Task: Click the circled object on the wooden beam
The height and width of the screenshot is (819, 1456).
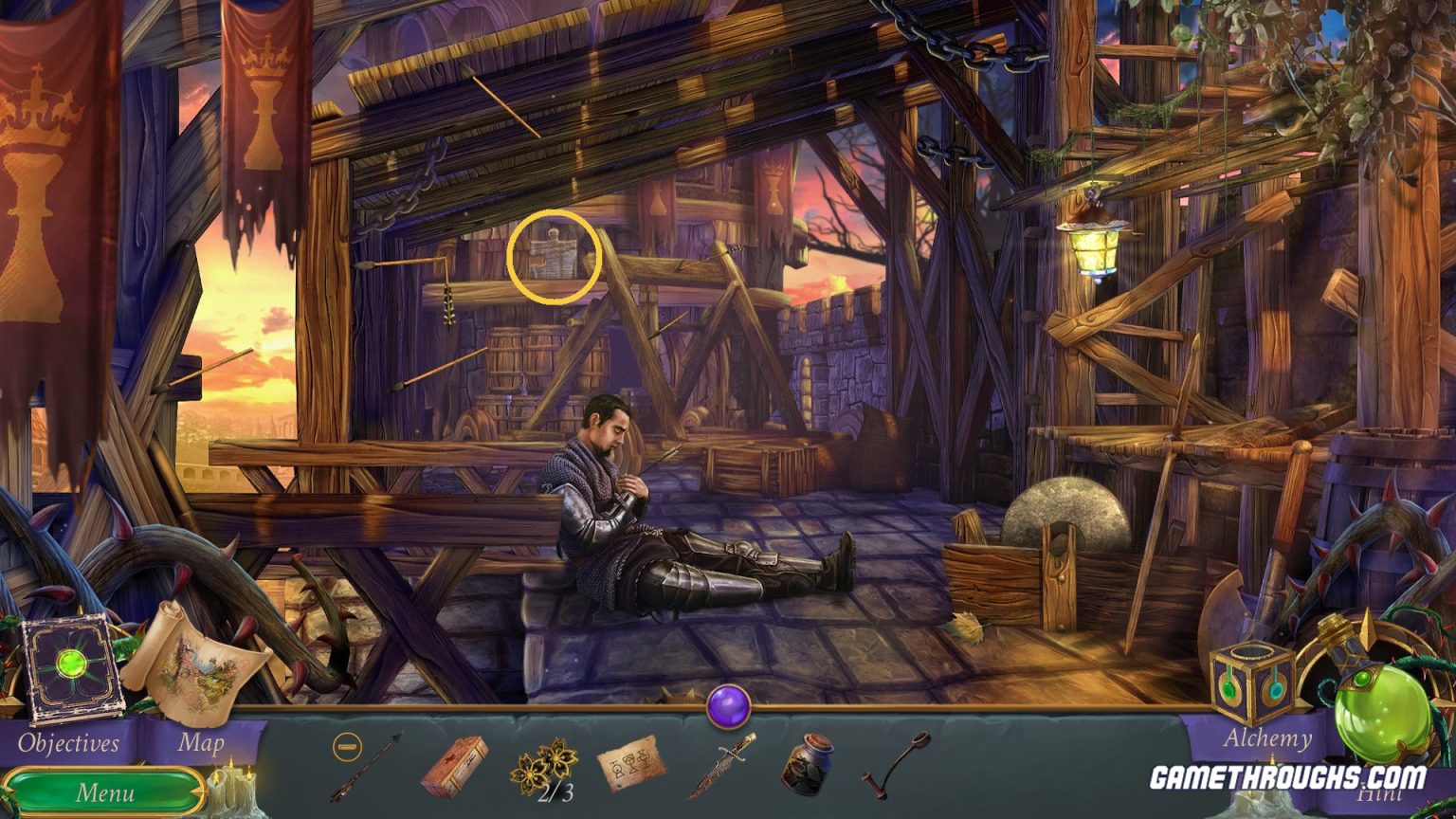Action: (x=555, y=256)
